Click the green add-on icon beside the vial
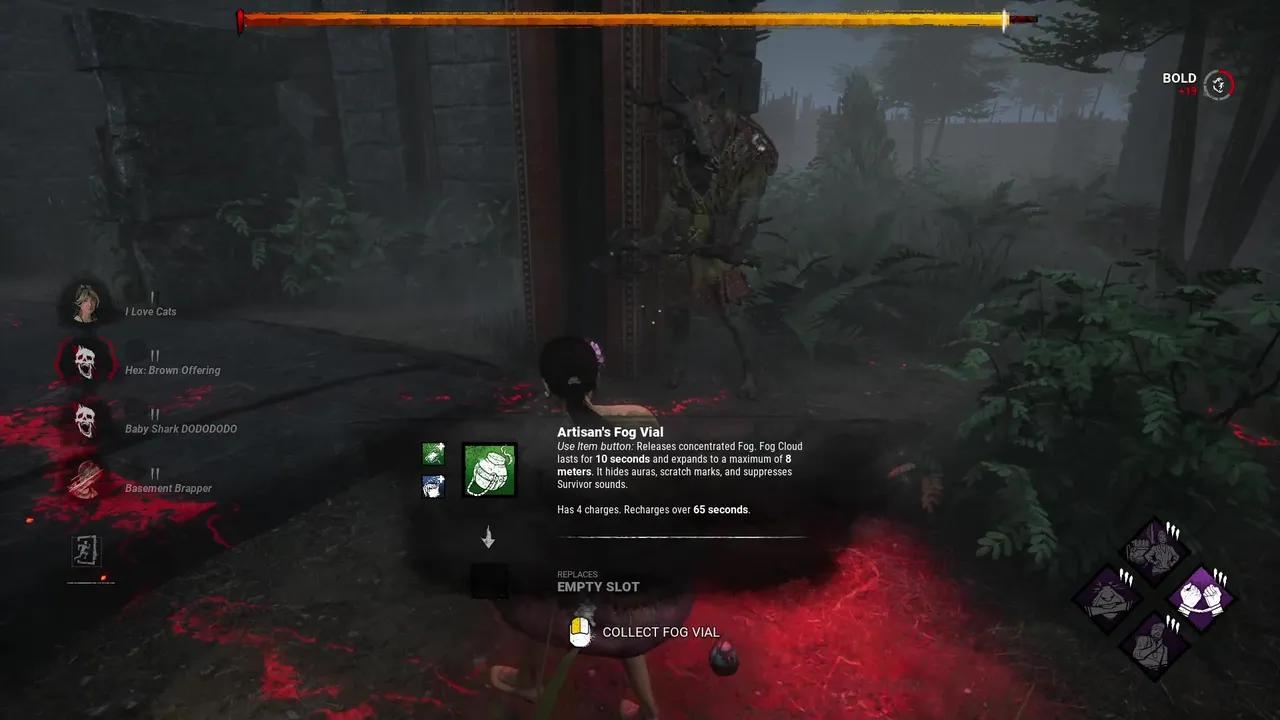This screenshot has width=1280, height=720. click(433, 453)
